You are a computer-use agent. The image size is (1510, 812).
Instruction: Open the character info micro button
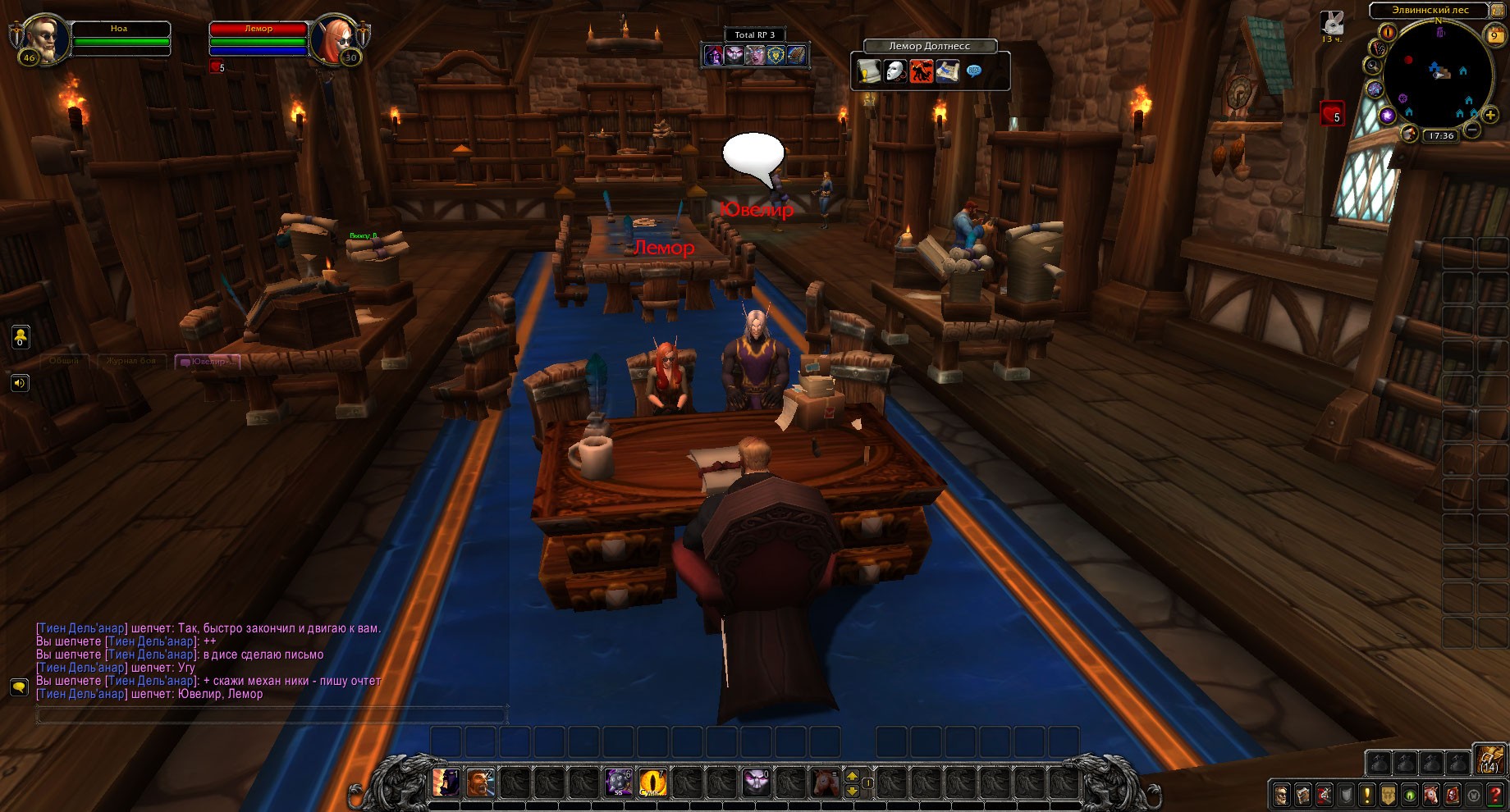(1281, 794)
